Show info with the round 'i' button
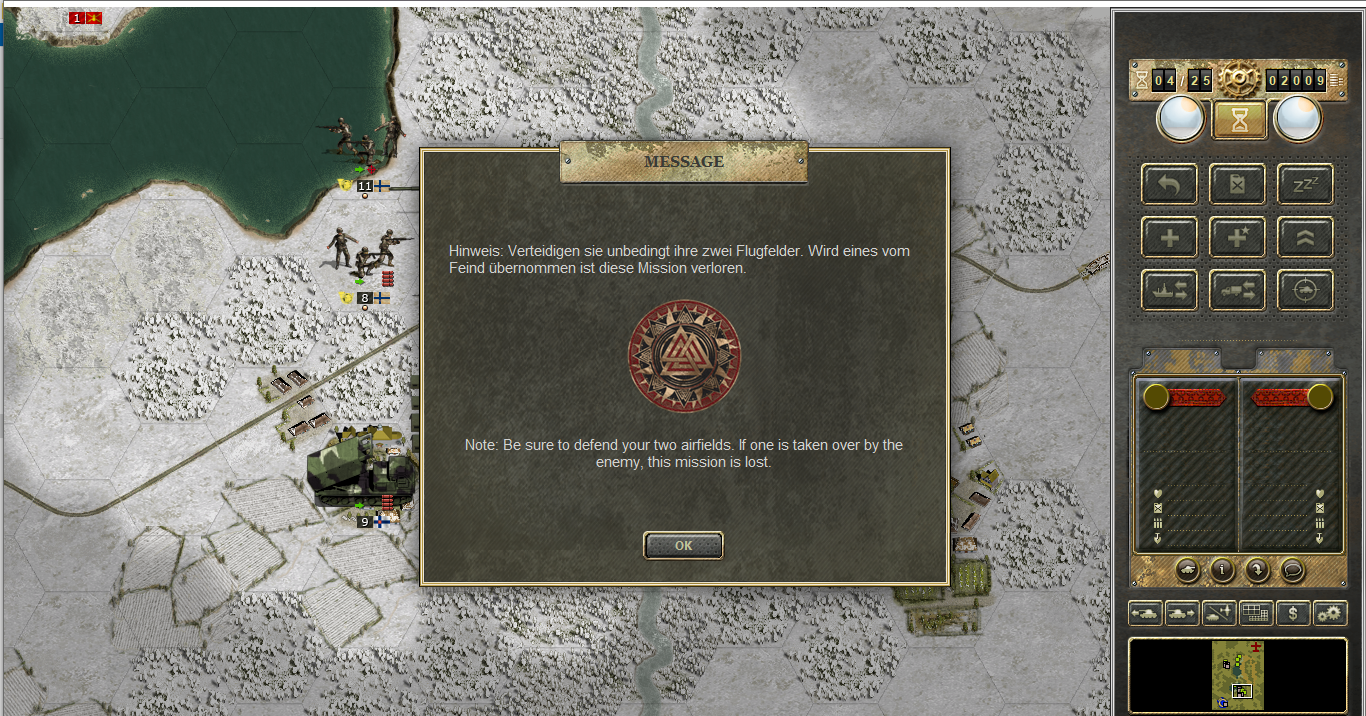Screen dimensions: 1366x716 (x=1222, y=569)
